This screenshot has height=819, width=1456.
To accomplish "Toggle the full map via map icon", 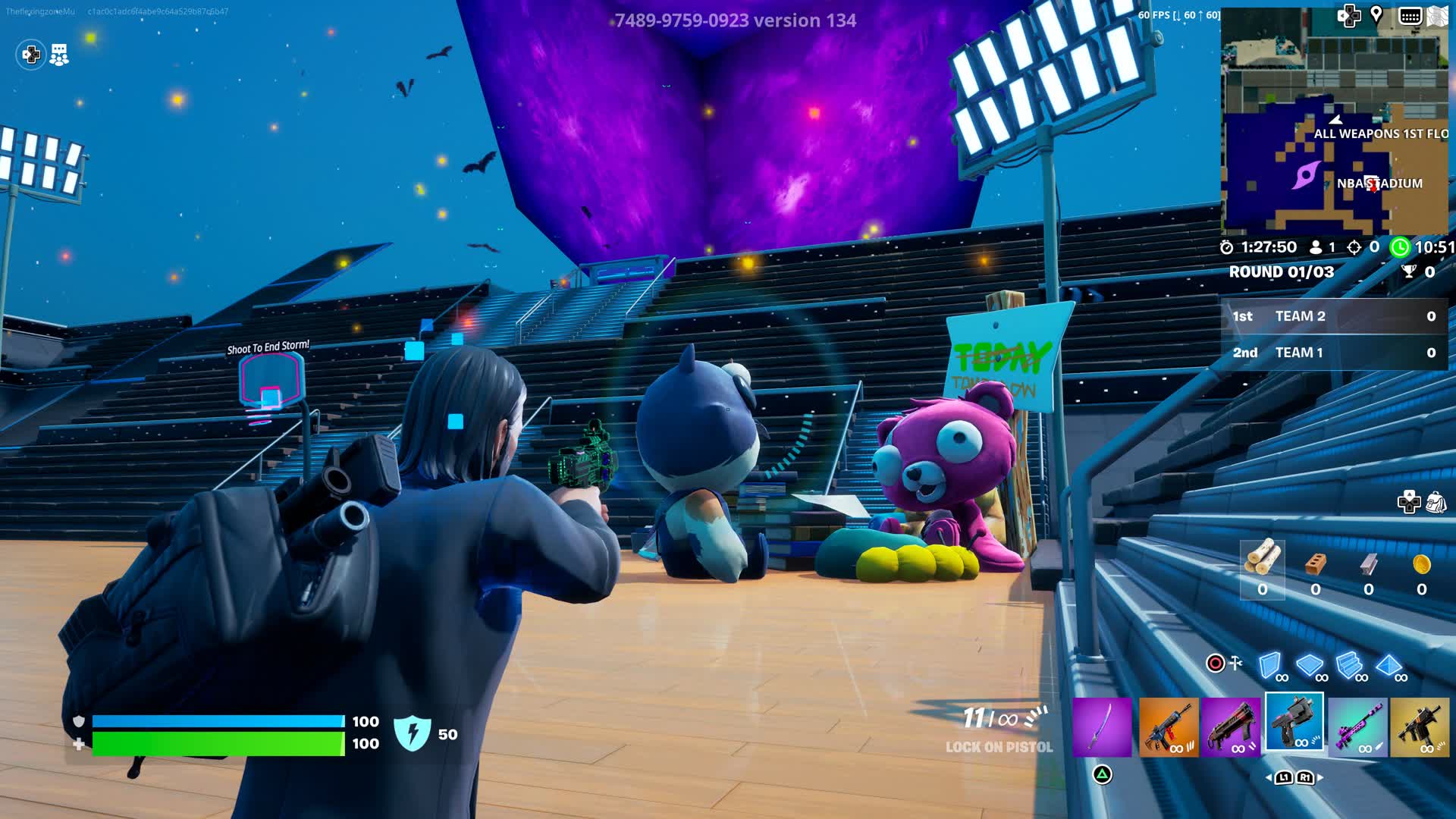I will coord(1438,14).
